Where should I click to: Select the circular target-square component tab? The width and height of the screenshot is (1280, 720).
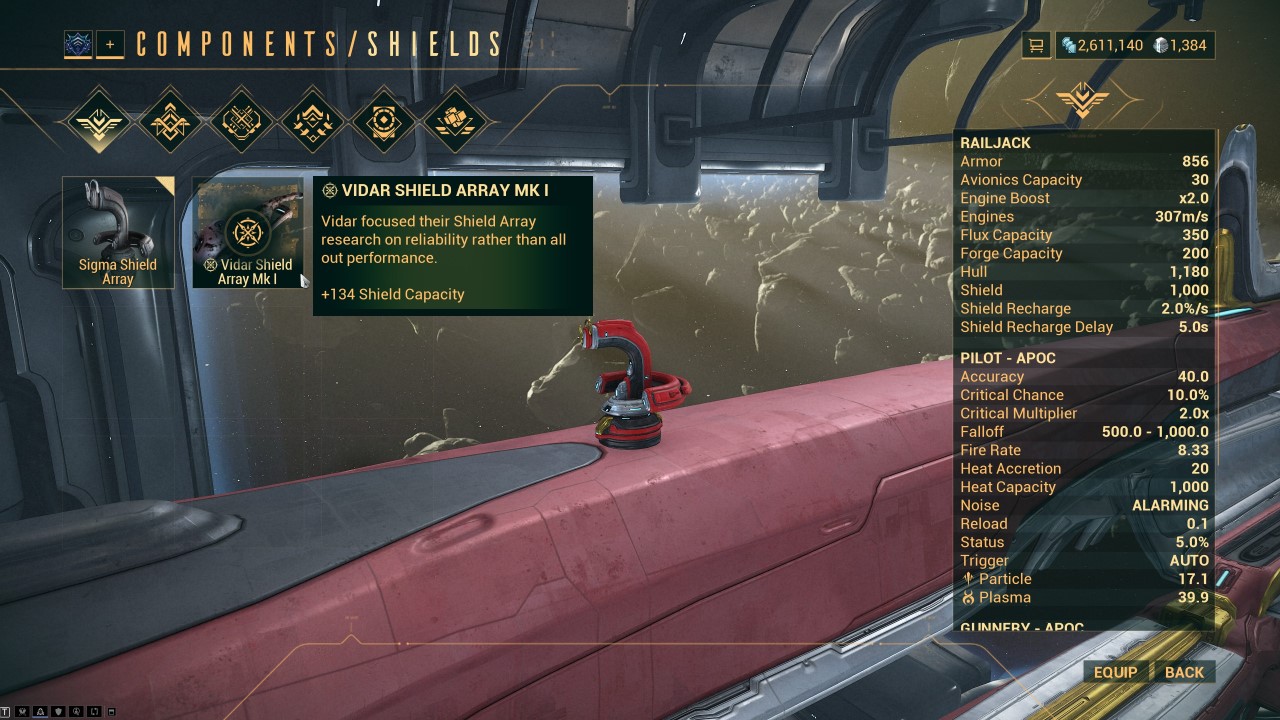pos(384,122)
